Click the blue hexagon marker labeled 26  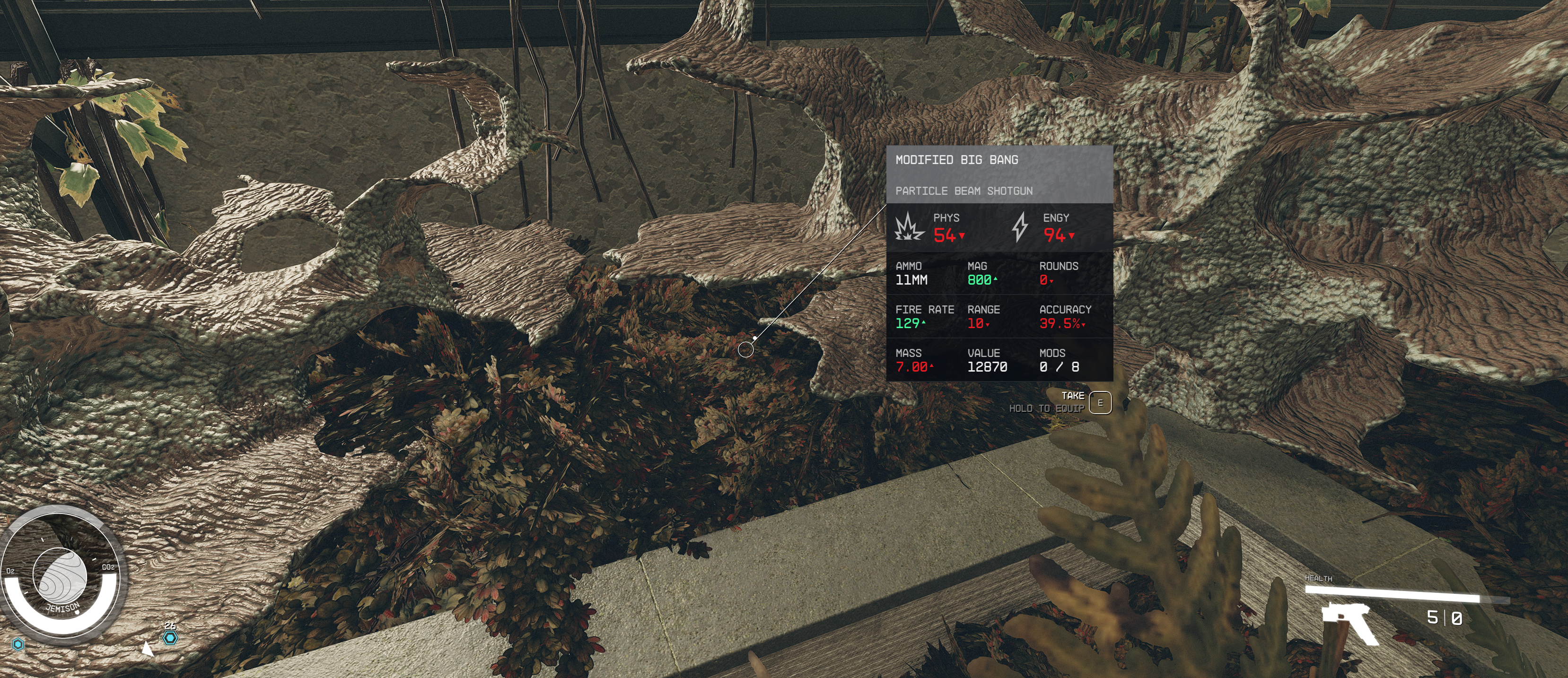pos(170,637)
